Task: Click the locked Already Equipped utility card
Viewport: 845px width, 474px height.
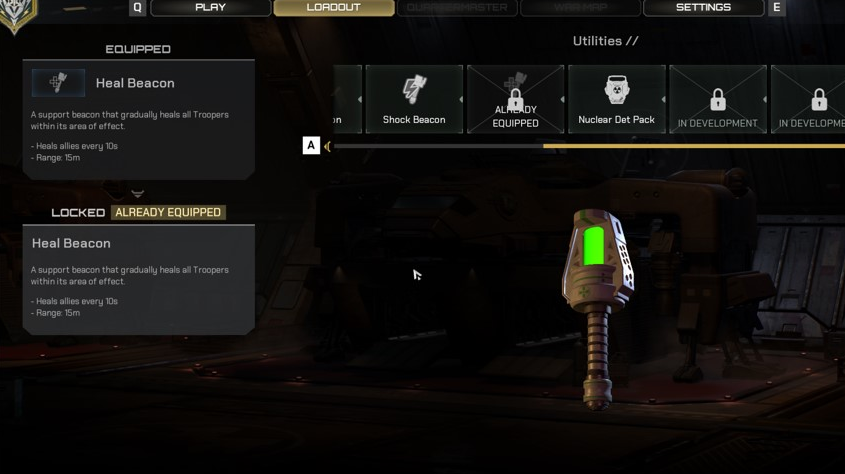Action: [x=515, y=99]
